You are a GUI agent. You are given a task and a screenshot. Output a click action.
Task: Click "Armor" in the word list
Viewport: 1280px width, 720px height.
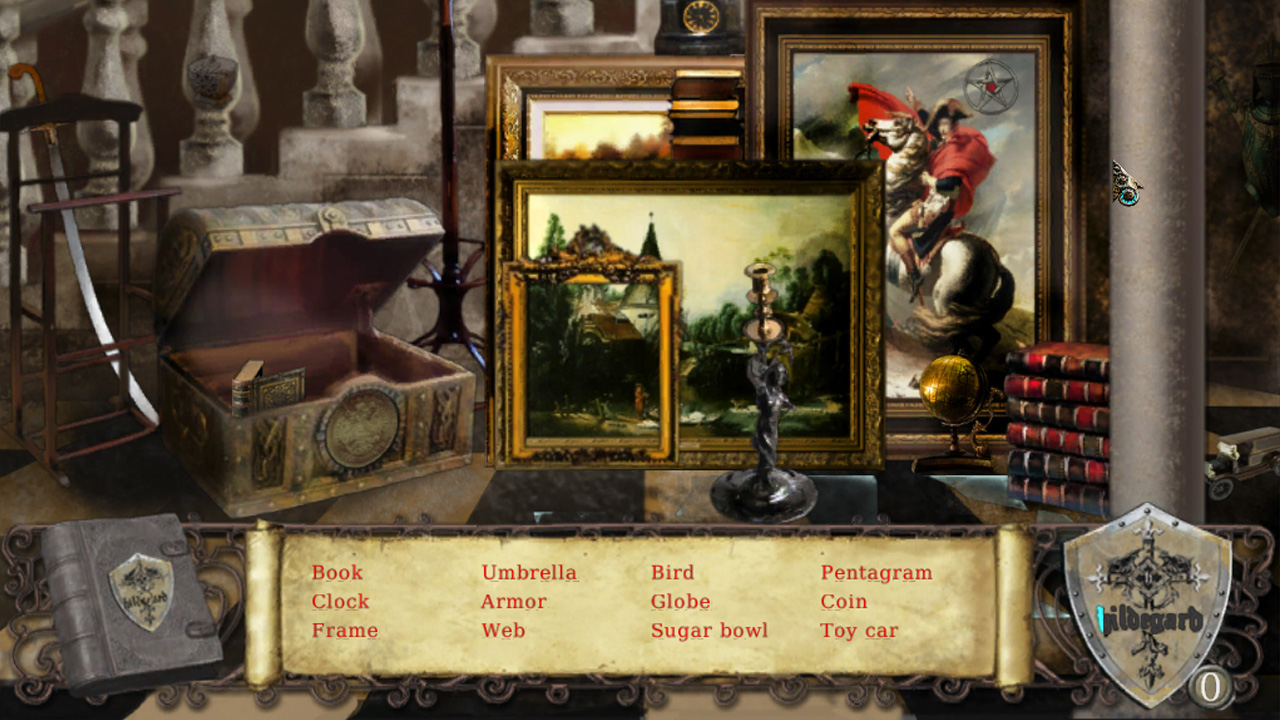(512, 602)
